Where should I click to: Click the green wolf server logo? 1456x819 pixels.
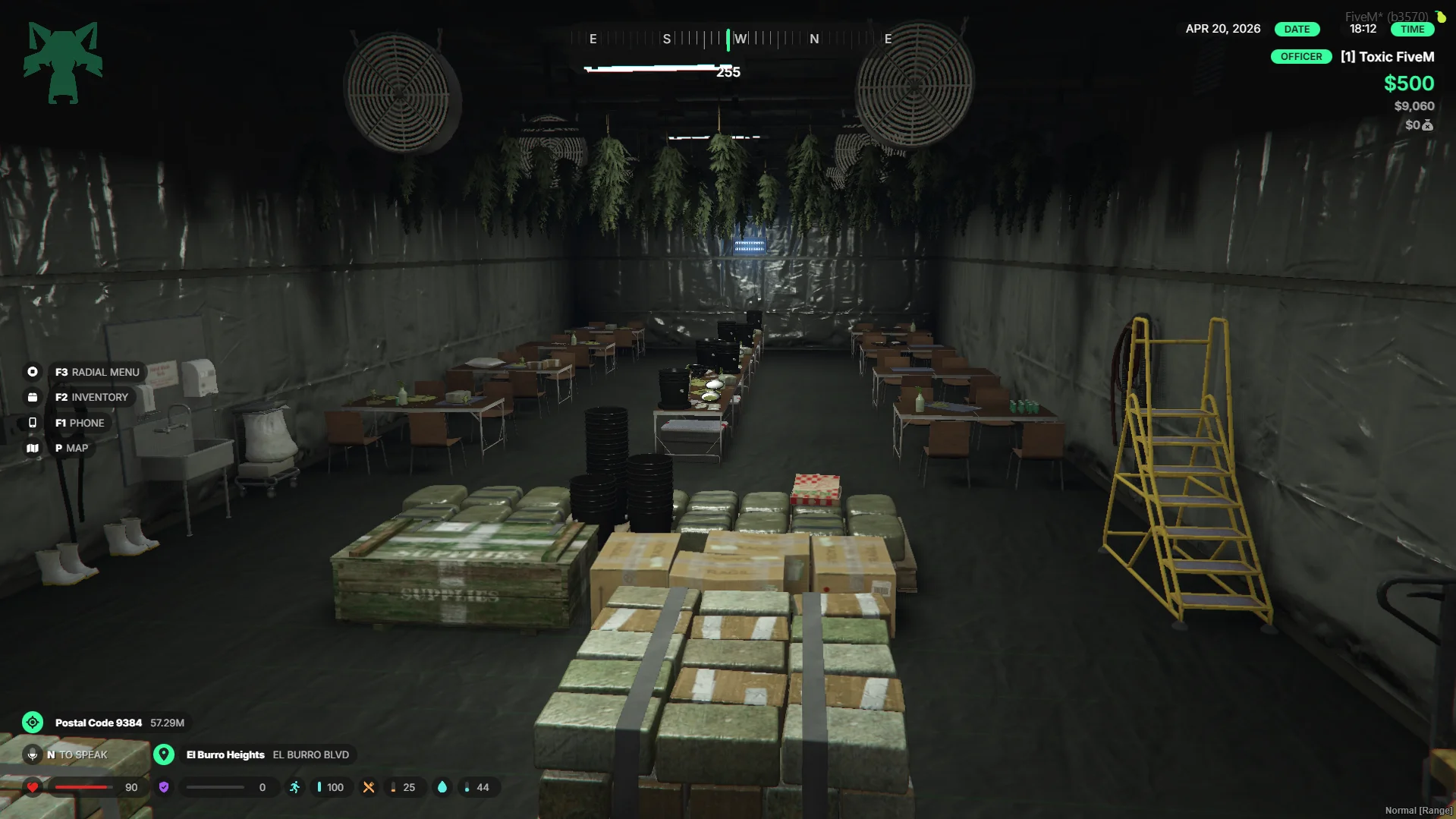63,62
